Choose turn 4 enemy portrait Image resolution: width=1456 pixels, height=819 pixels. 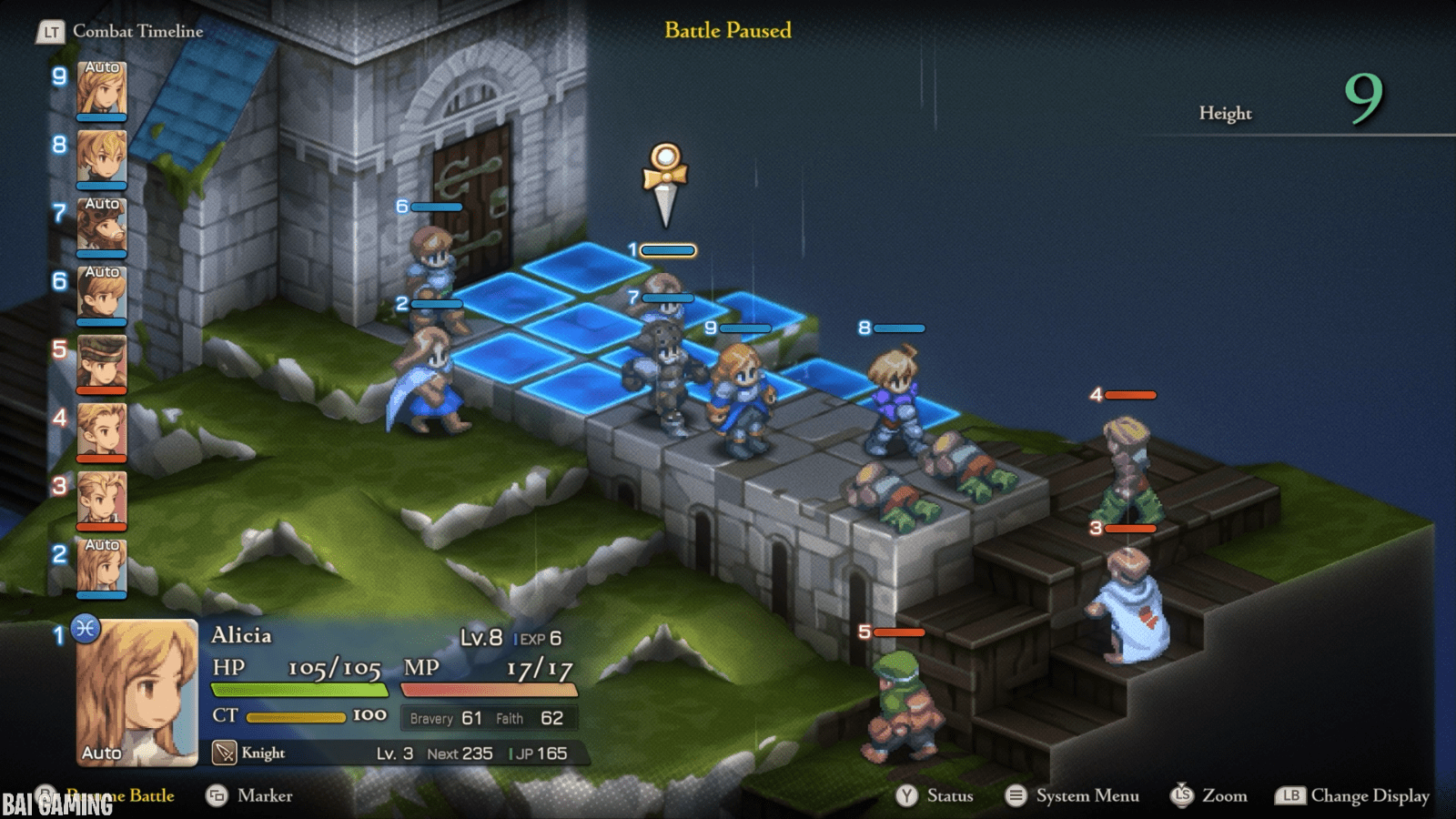[101, 430]
